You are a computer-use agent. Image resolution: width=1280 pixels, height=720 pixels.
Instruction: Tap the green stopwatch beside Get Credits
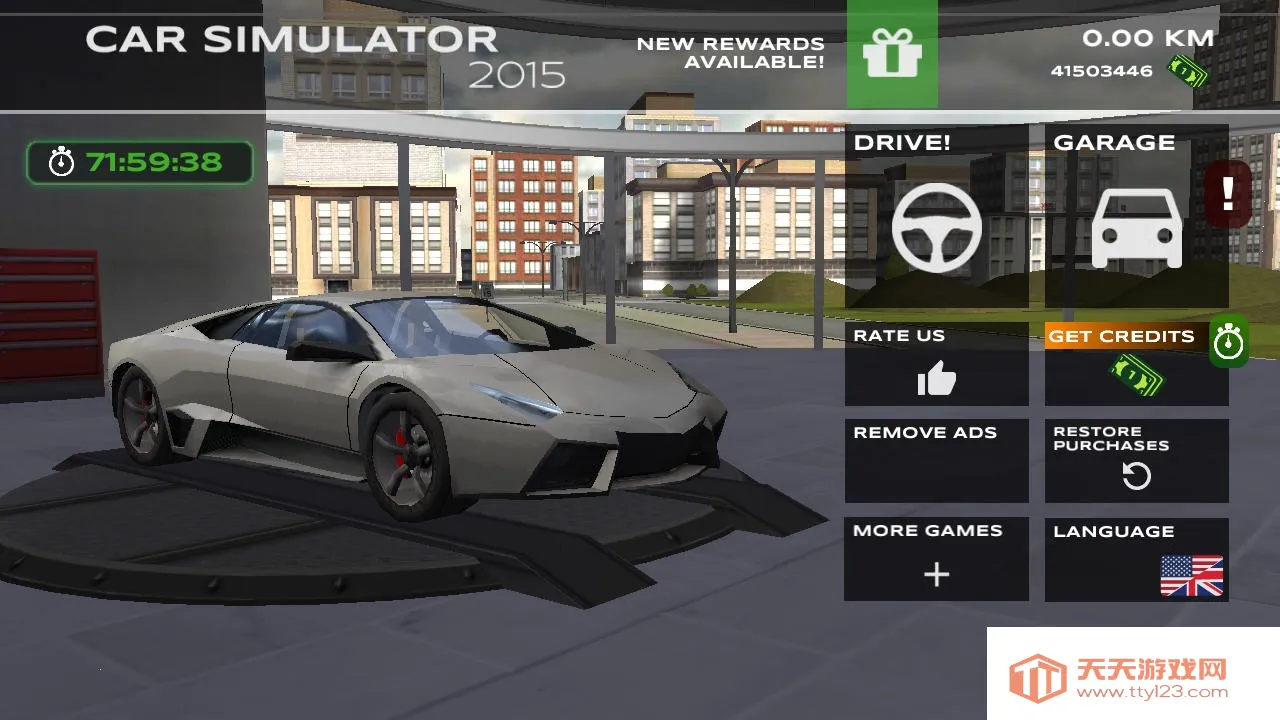[x=1229, y=341]
